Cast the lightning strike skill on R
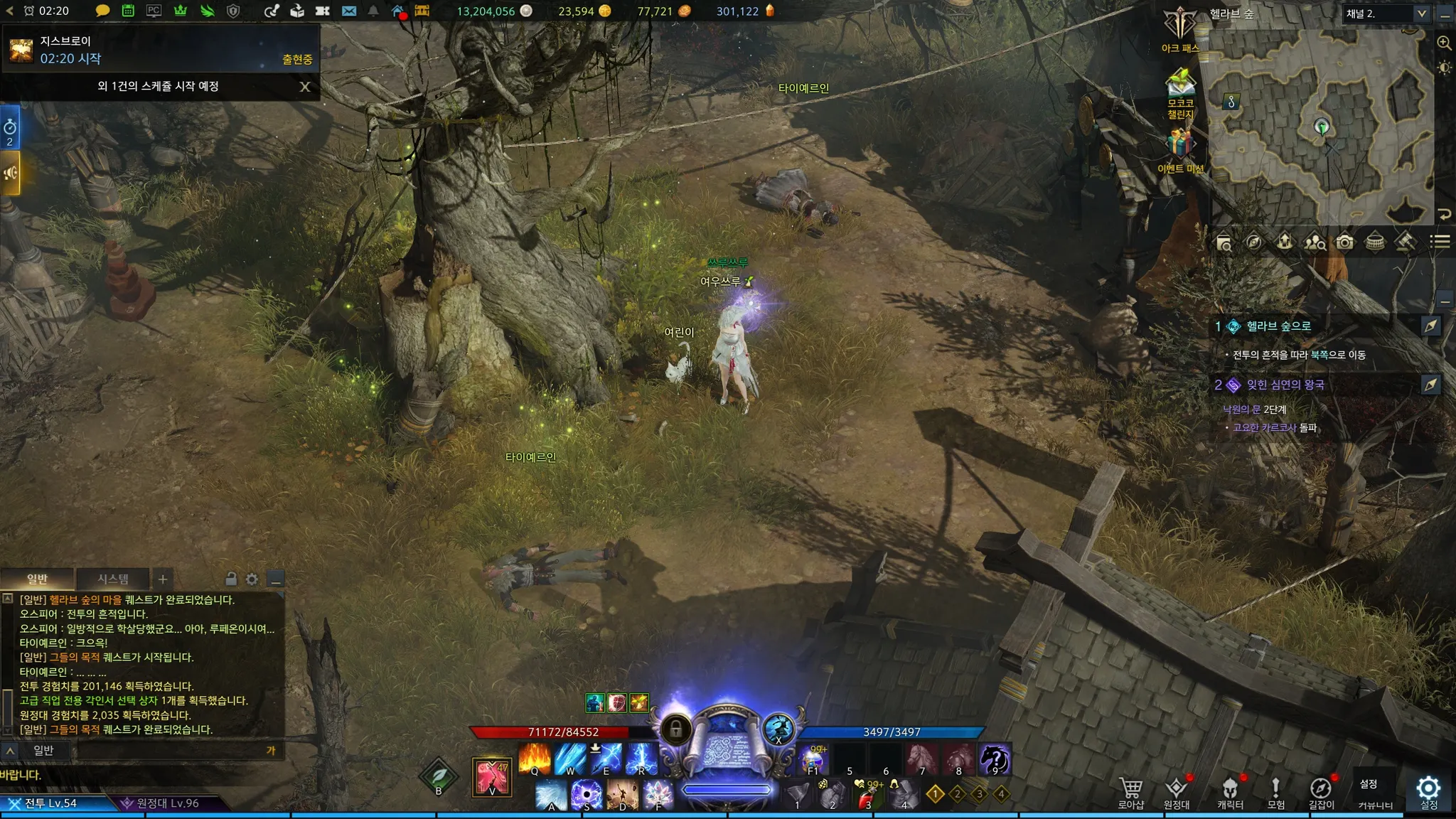The image size is (1456, 819). 641,759
